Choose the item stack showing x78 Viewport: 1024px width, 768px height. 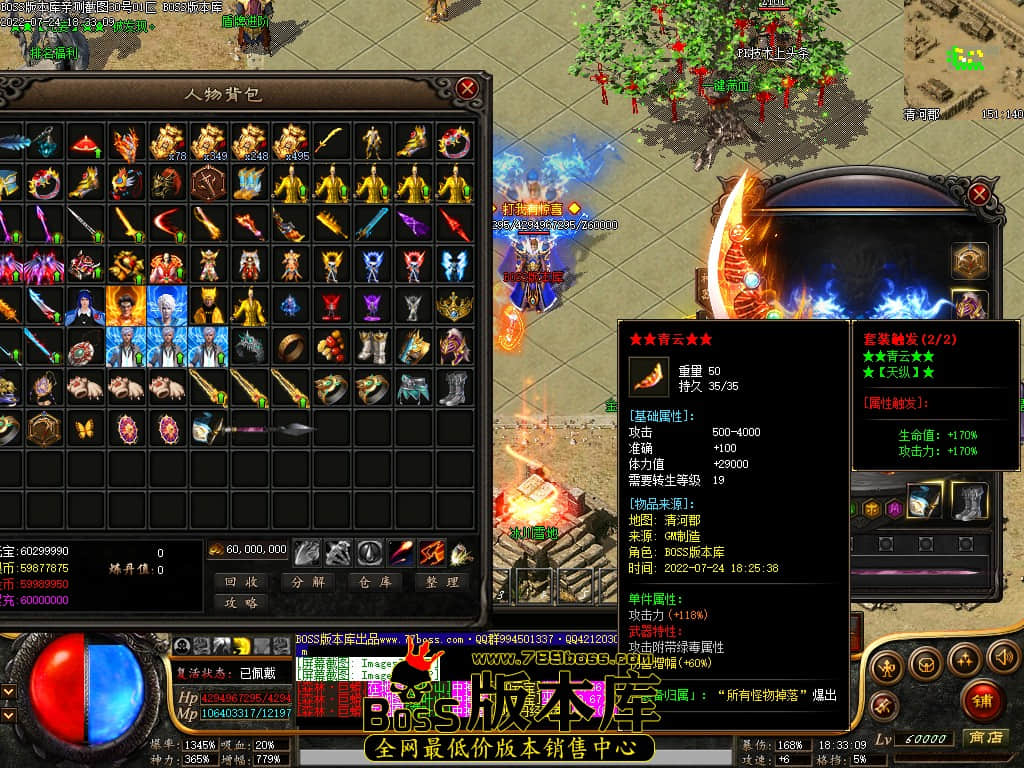coord(168,143)
